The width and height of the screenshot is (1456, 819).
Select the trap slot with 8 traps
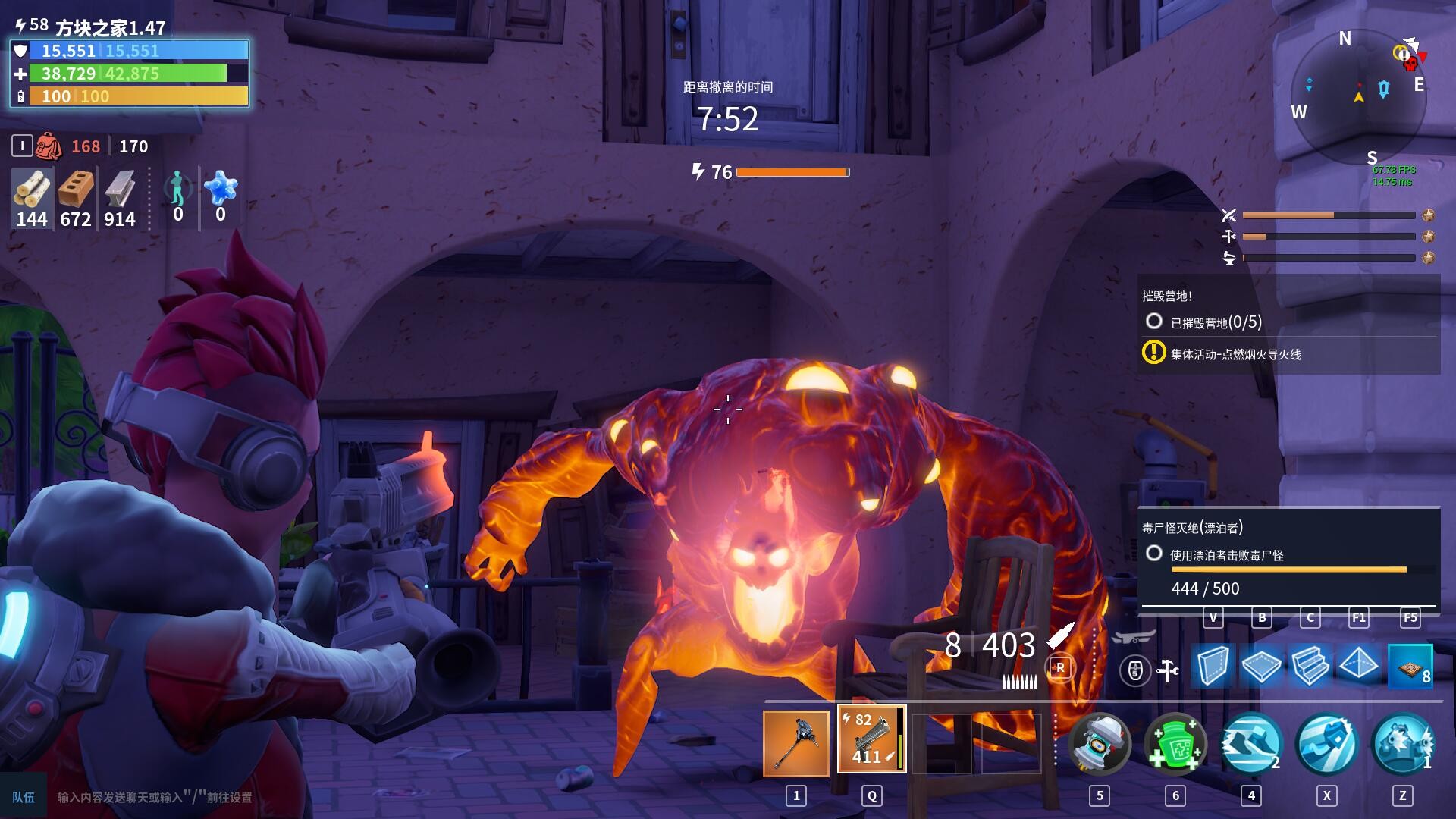point(1410,666)
